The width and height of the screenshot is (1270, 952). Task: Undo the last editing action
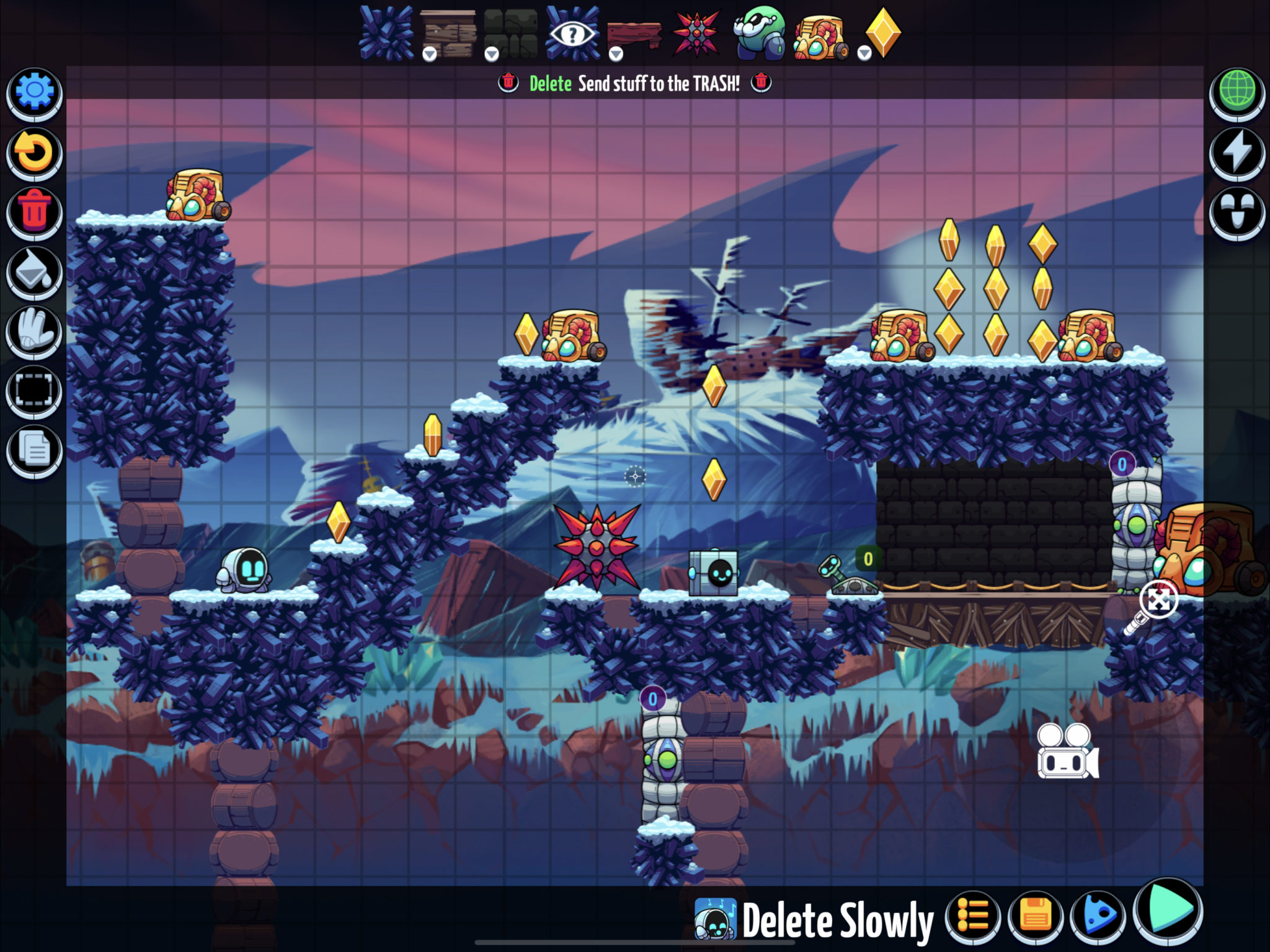(x=34, y=151)
